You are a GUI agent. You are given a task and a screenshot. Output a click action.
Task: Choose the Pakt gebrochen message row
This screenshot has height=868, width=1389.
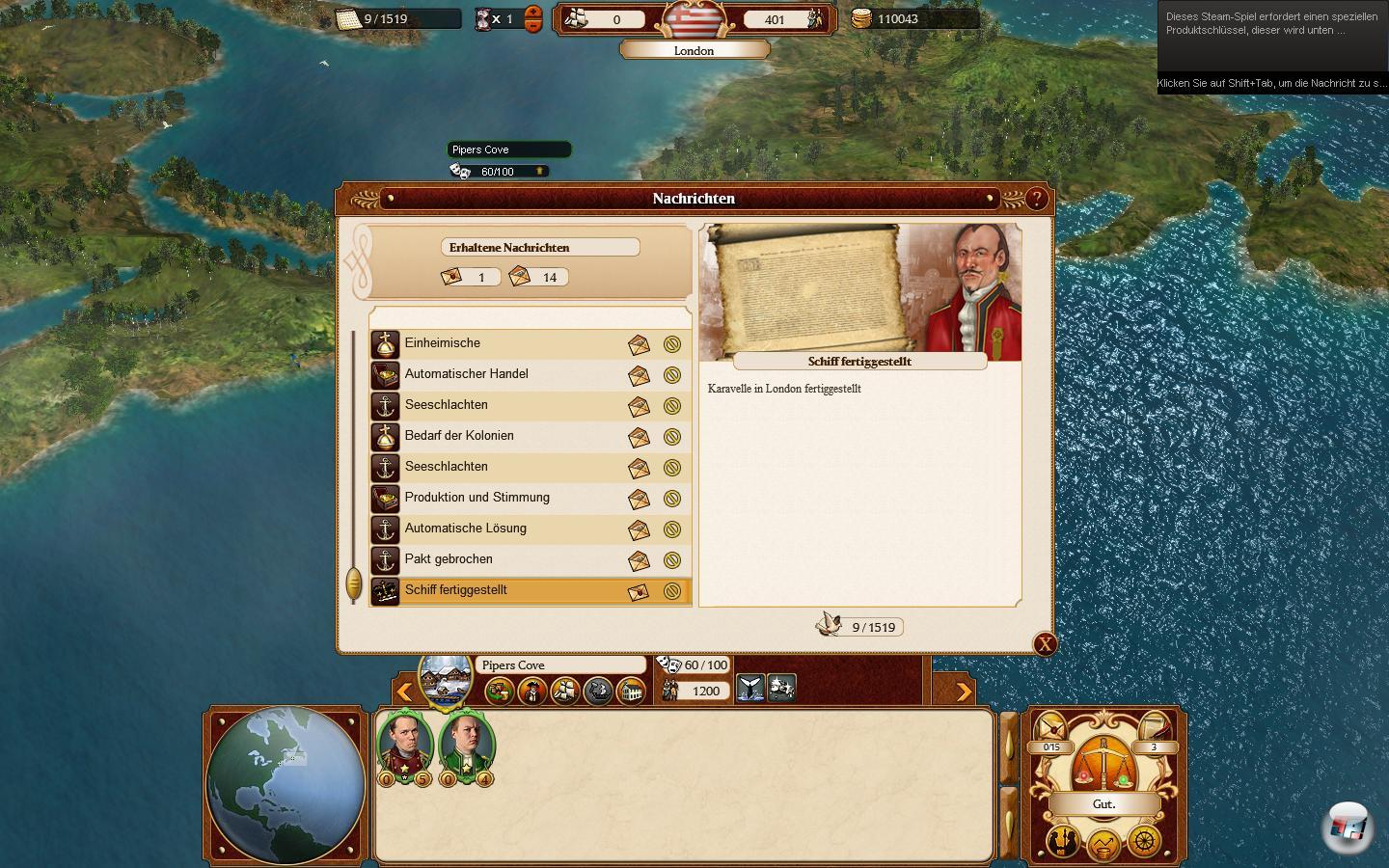(x=502, y=559)
